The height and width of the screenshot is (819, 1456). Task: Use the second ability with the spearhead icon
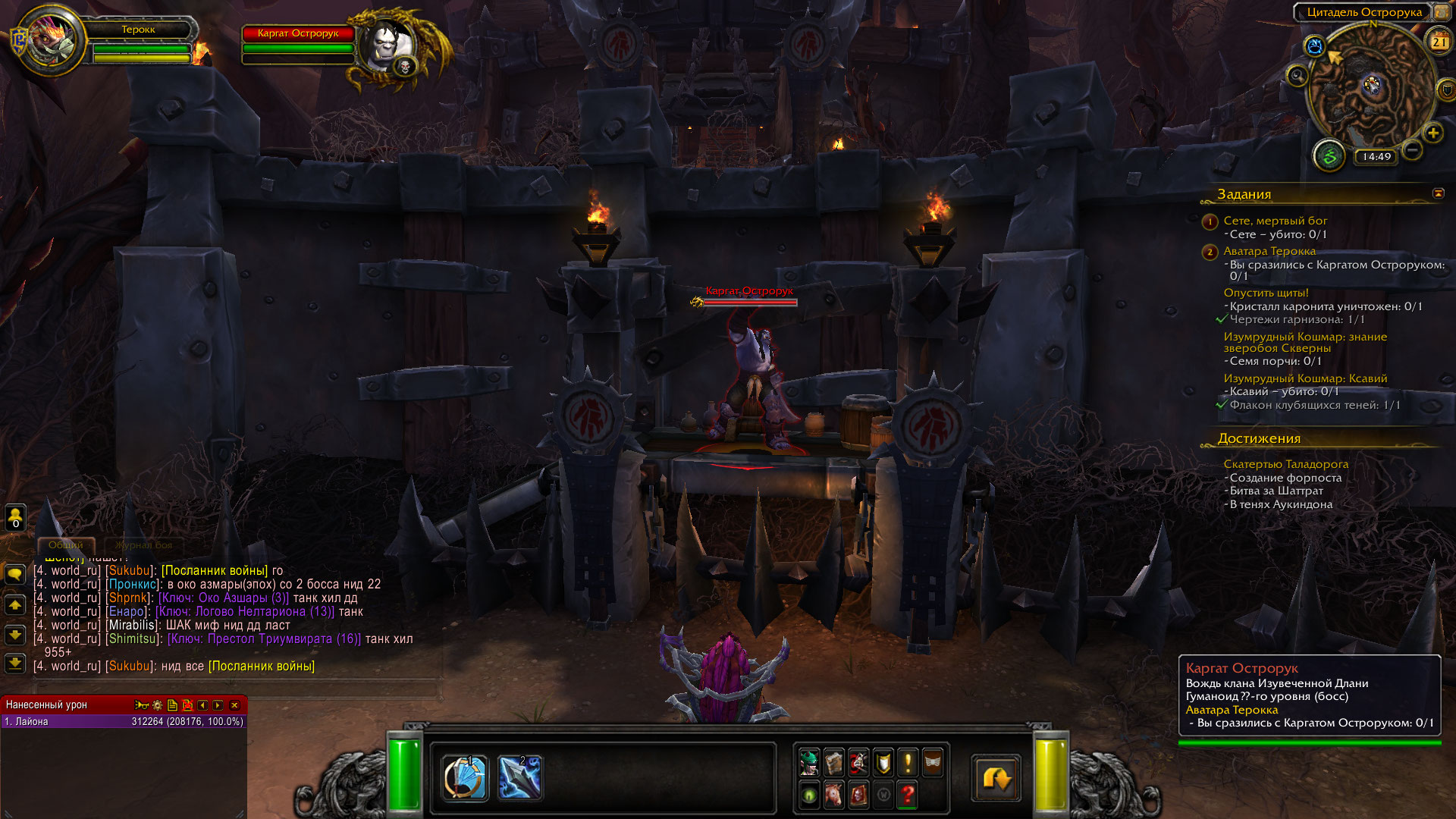[x=519, y=778]
